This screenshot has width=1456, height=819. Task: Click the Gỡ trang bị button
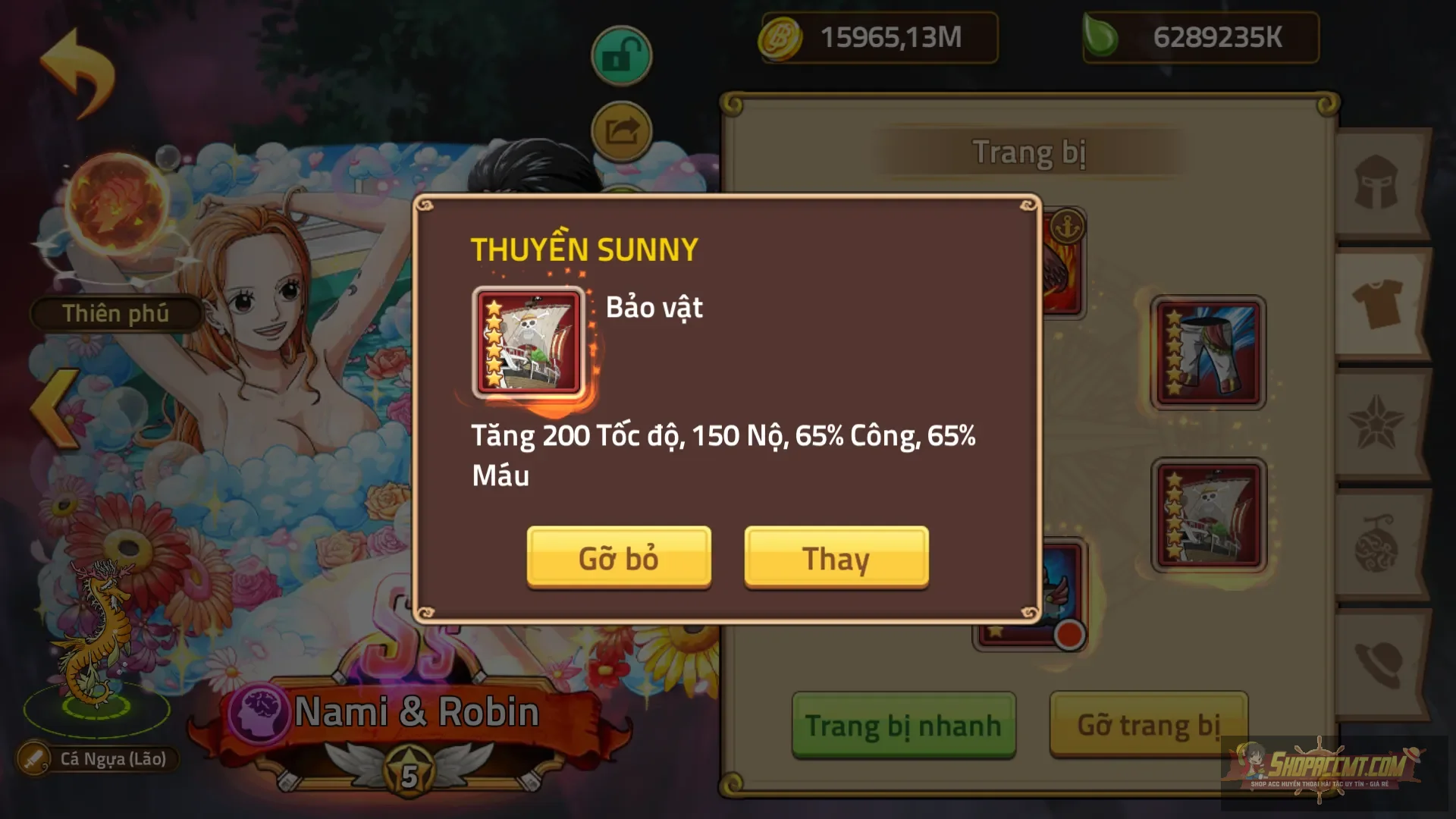click(1147, 724)
